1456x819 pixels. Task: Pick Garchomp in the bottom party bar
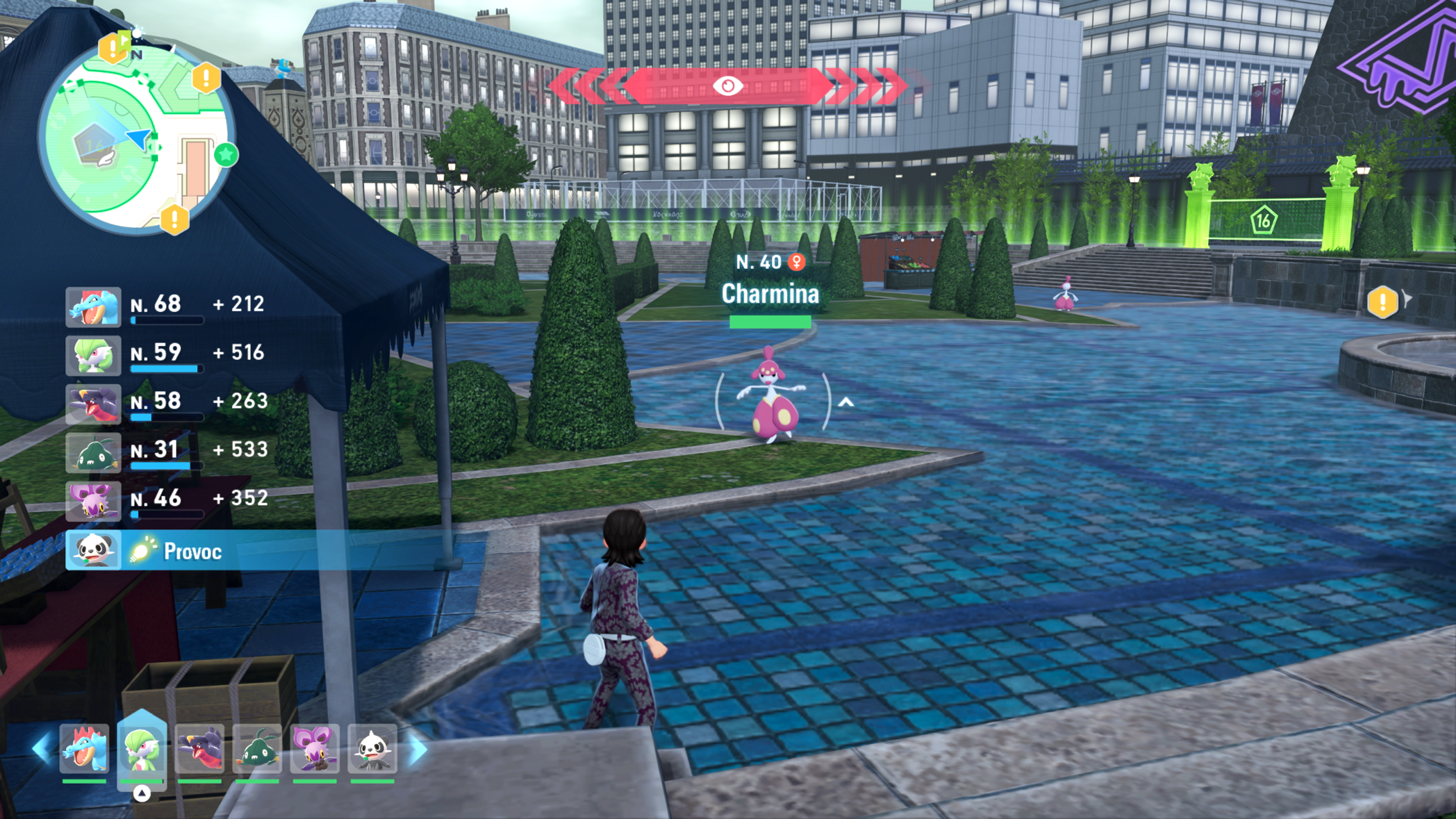[x=199, y=749]
